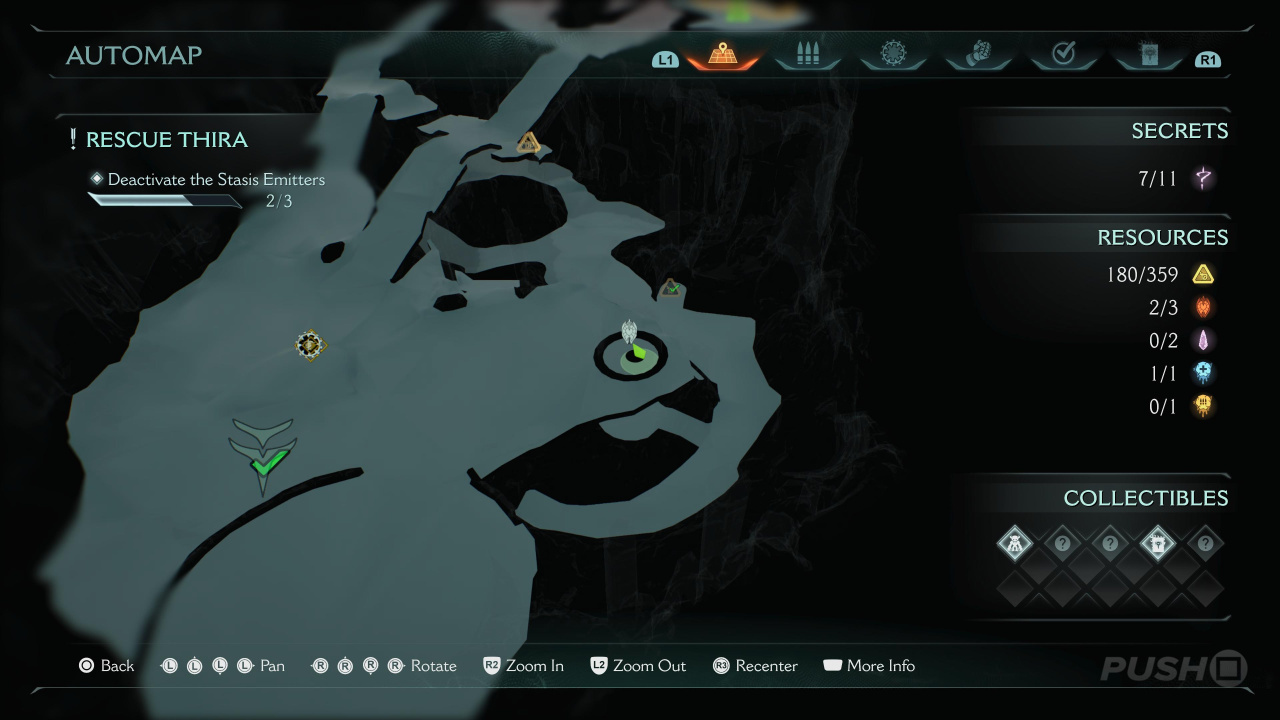Click the gold triangle resource marker
The image size is (1280, 720).
pos(529,144)
